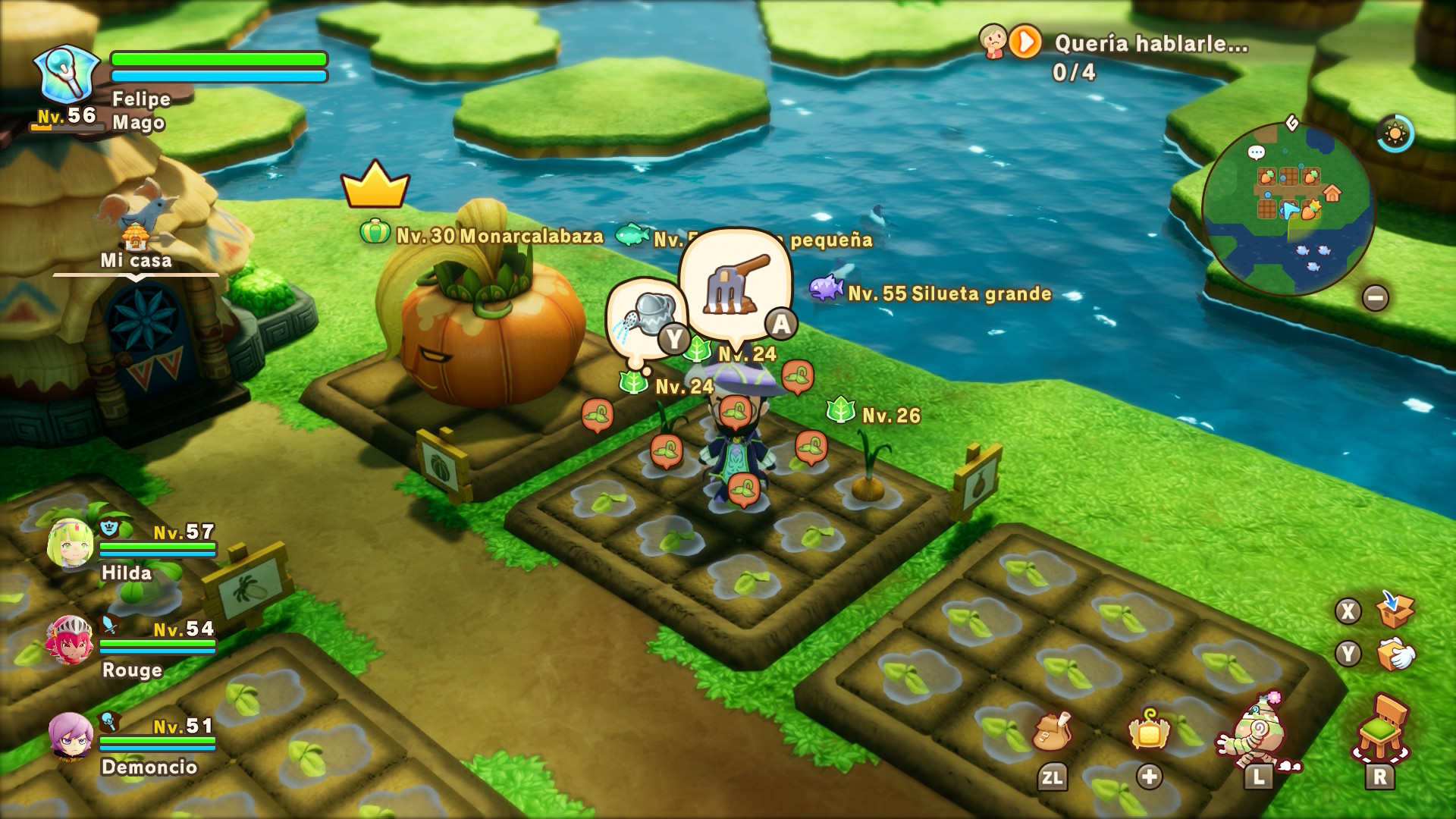This screenshot has width=1456, height=819.
Task: Select the sun time-of-day icon
Action: 1395,134
